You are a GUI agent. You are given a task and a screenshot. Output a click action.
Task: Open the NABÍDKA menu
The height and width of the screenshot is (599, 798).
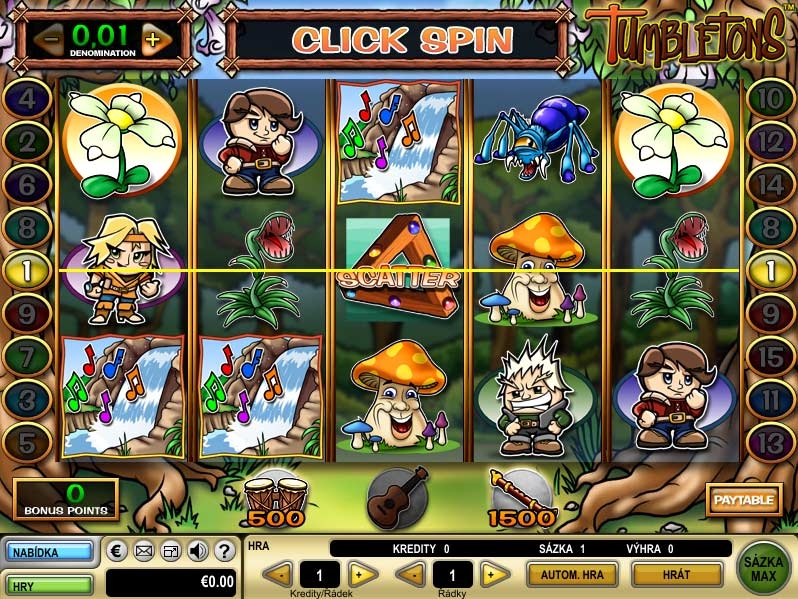(49, 551)
